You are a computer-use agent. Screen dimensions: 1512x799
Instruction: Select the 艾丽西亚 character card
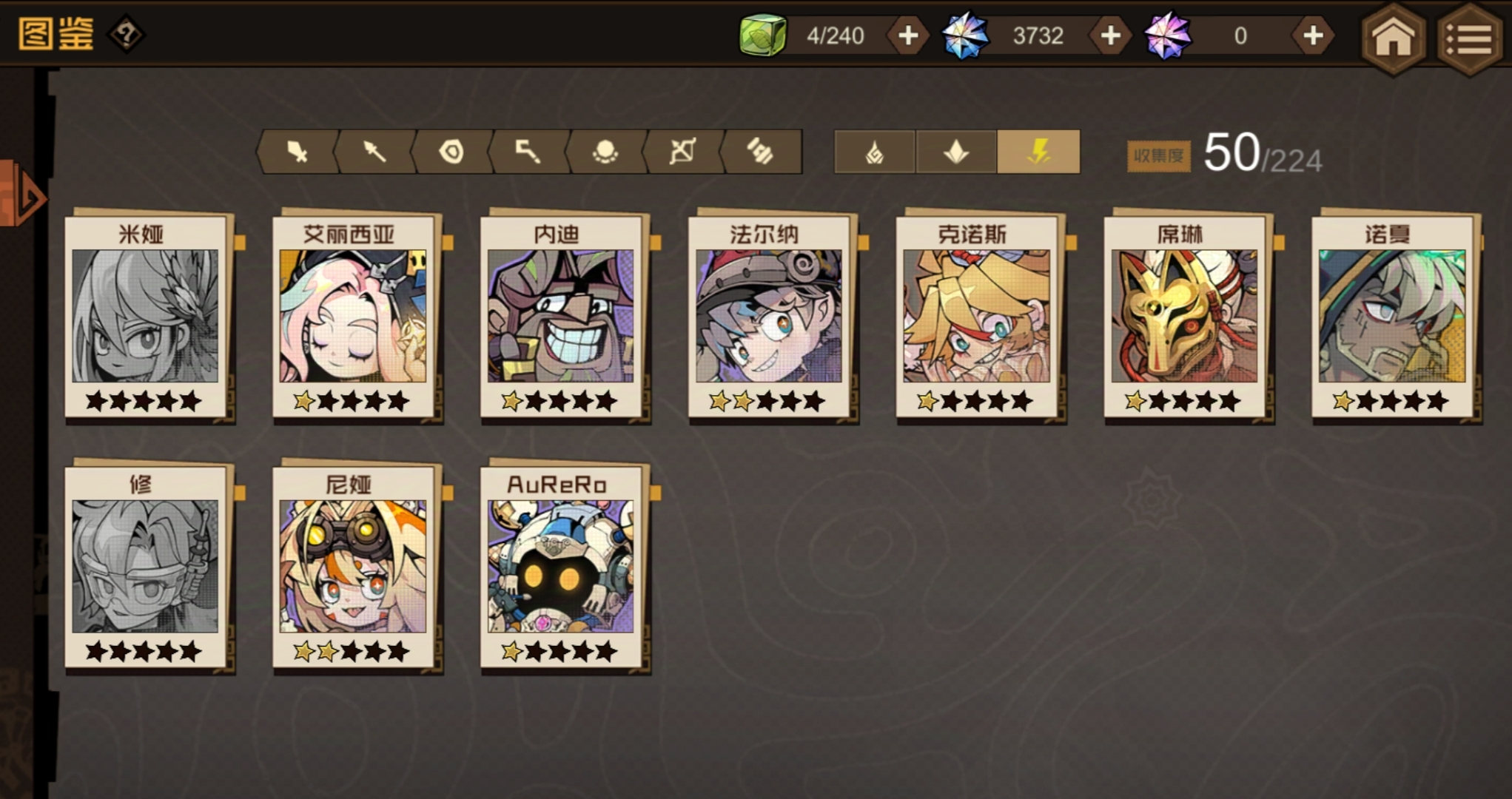353,317
